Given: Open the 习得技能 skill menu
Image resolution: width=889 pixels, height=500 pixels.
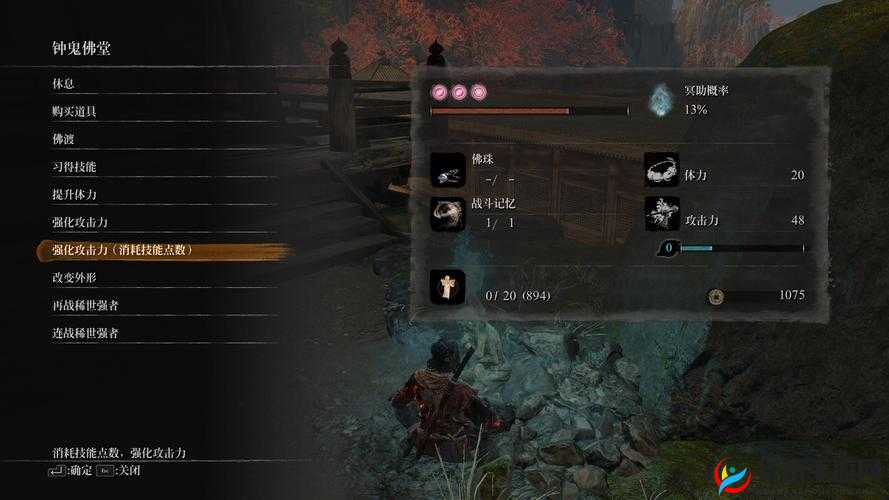Looking at the screenshot, I should pyautogui.click(x=74, y=166).
